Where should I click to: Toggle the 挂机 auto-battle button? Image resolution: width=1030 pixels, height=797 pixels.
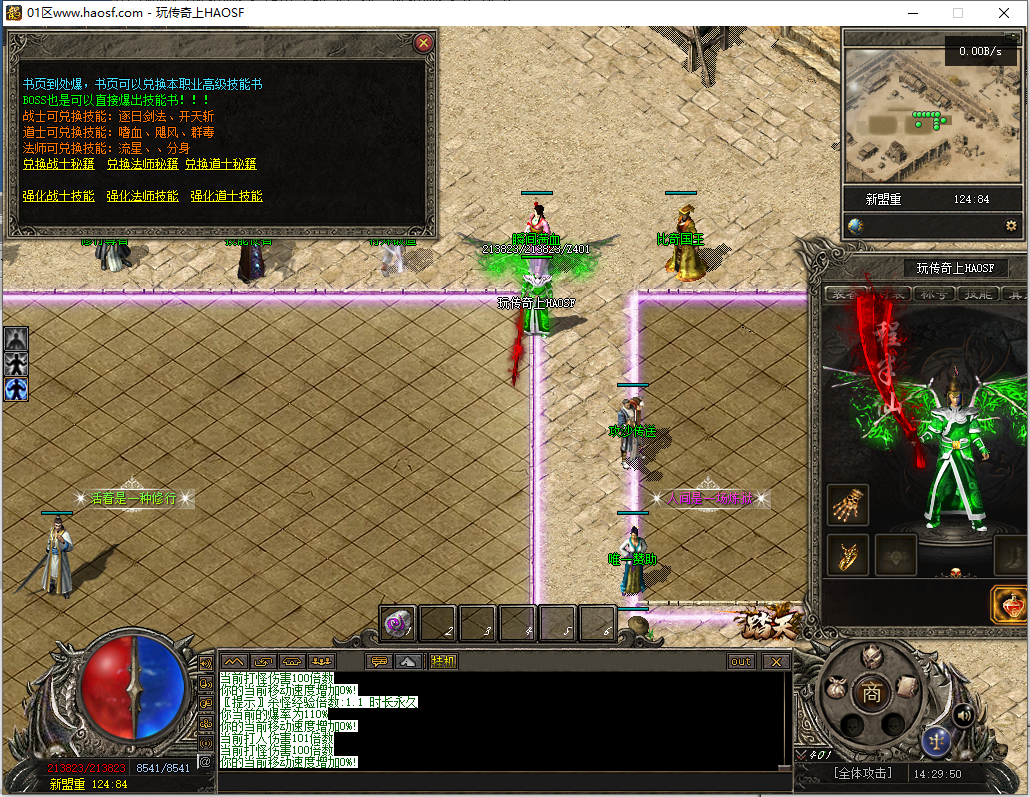click(x=443, y=661)
